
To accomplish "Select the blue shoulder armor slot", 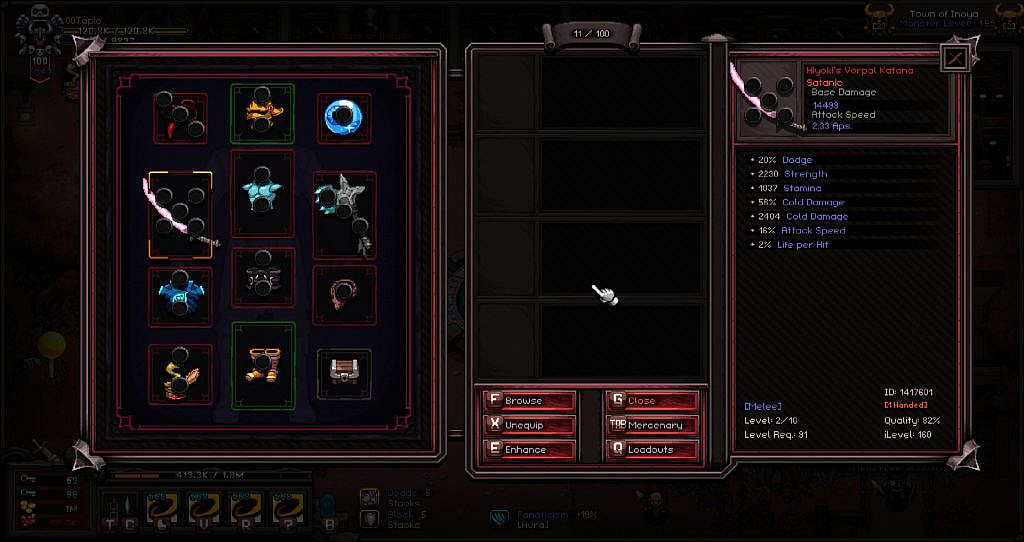I will pyautogui.click(x=181, y=295).
